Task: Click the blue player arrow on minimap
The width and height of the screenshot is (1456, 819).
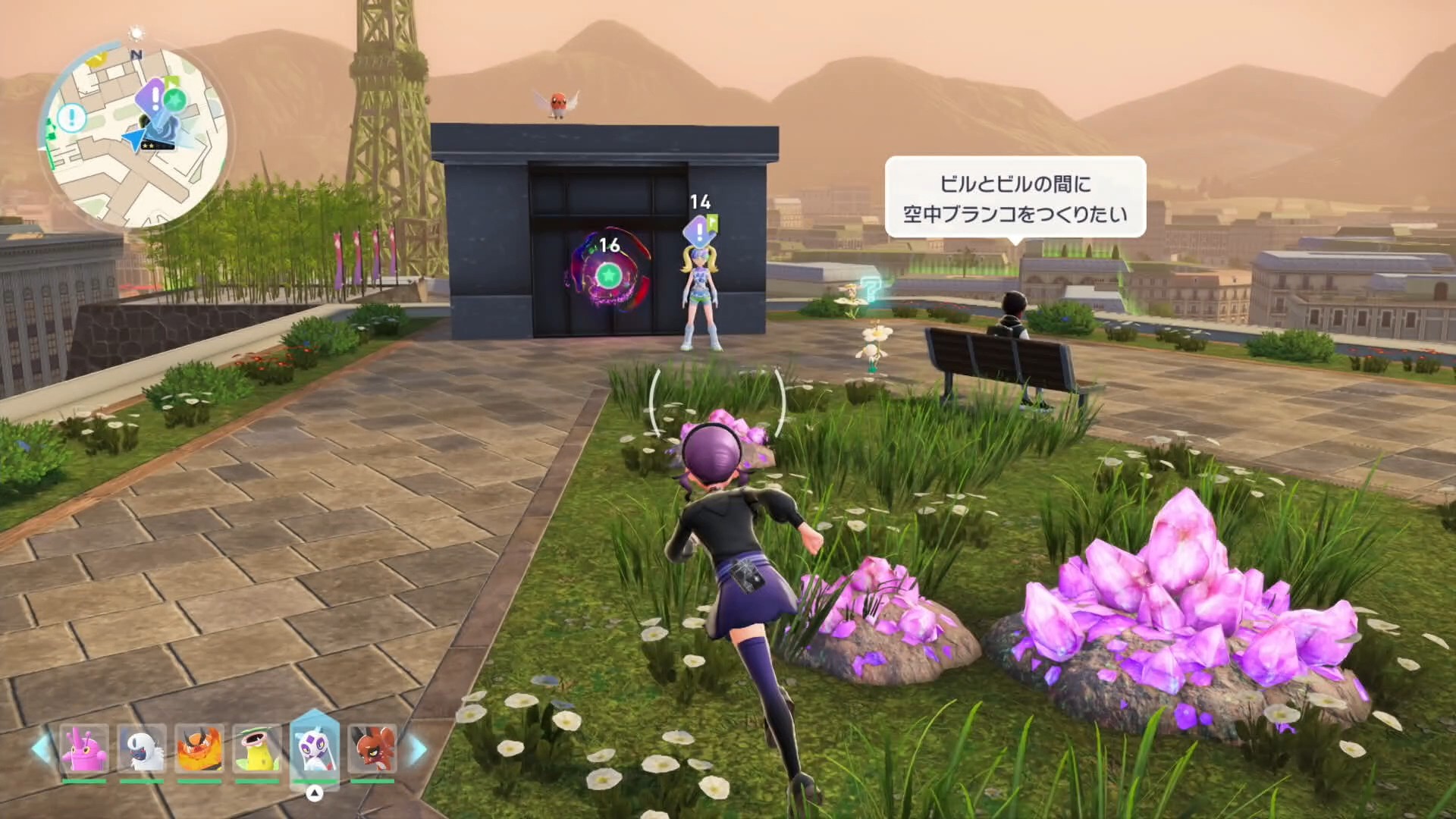Action: (136, 140)
